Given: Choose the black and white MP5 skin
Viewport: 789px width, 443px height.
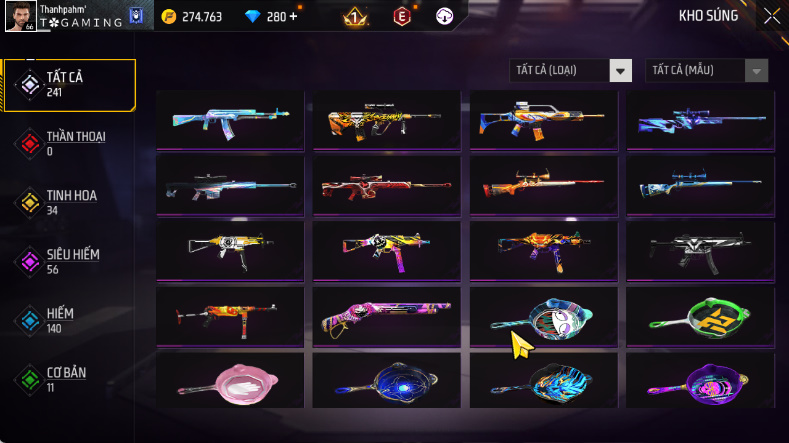Looking at the screenshot, I should coord(702,251).
